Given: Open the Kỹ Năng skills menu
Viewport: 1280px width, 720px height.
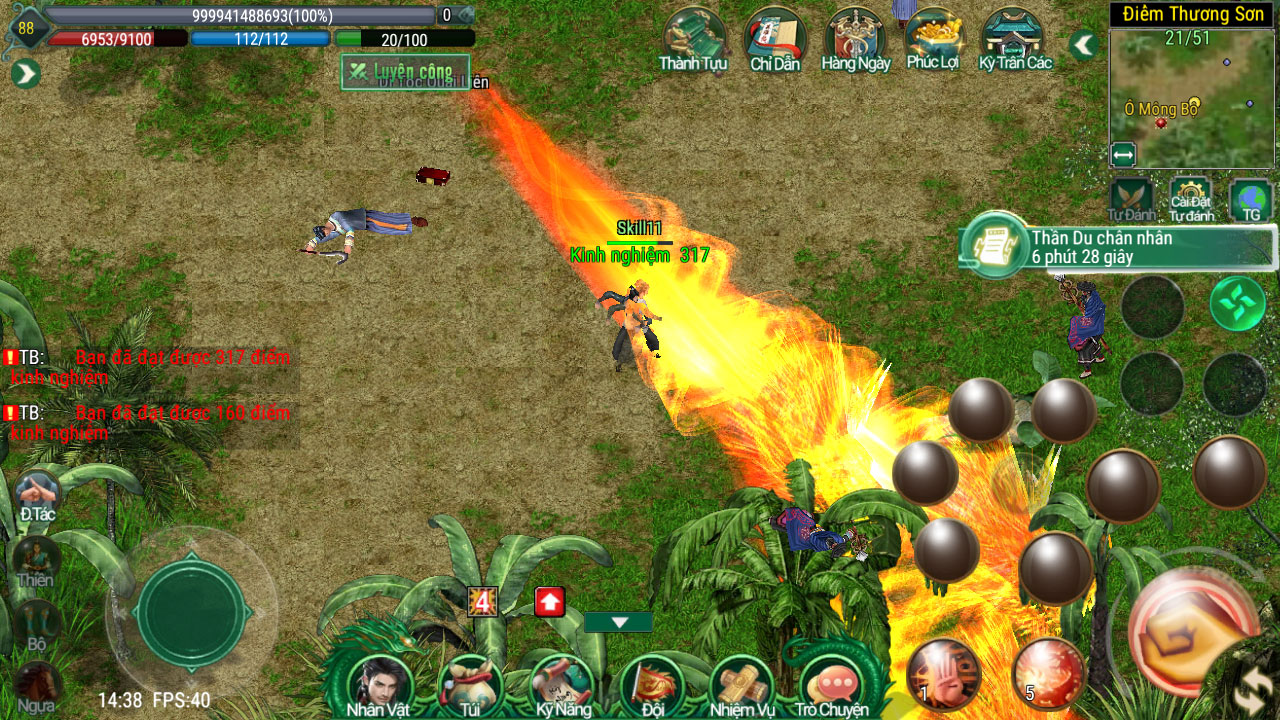Looking at the screenshot, I should 562,685.
